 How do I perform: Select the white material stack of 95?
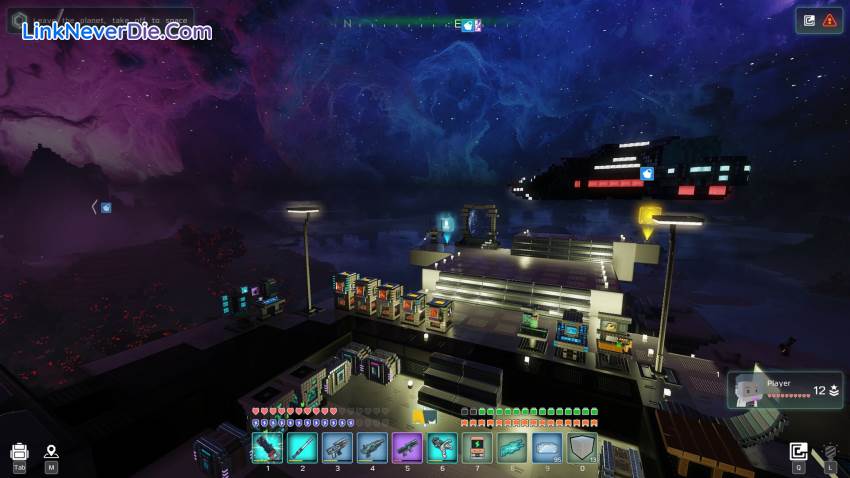pos(547,447)
